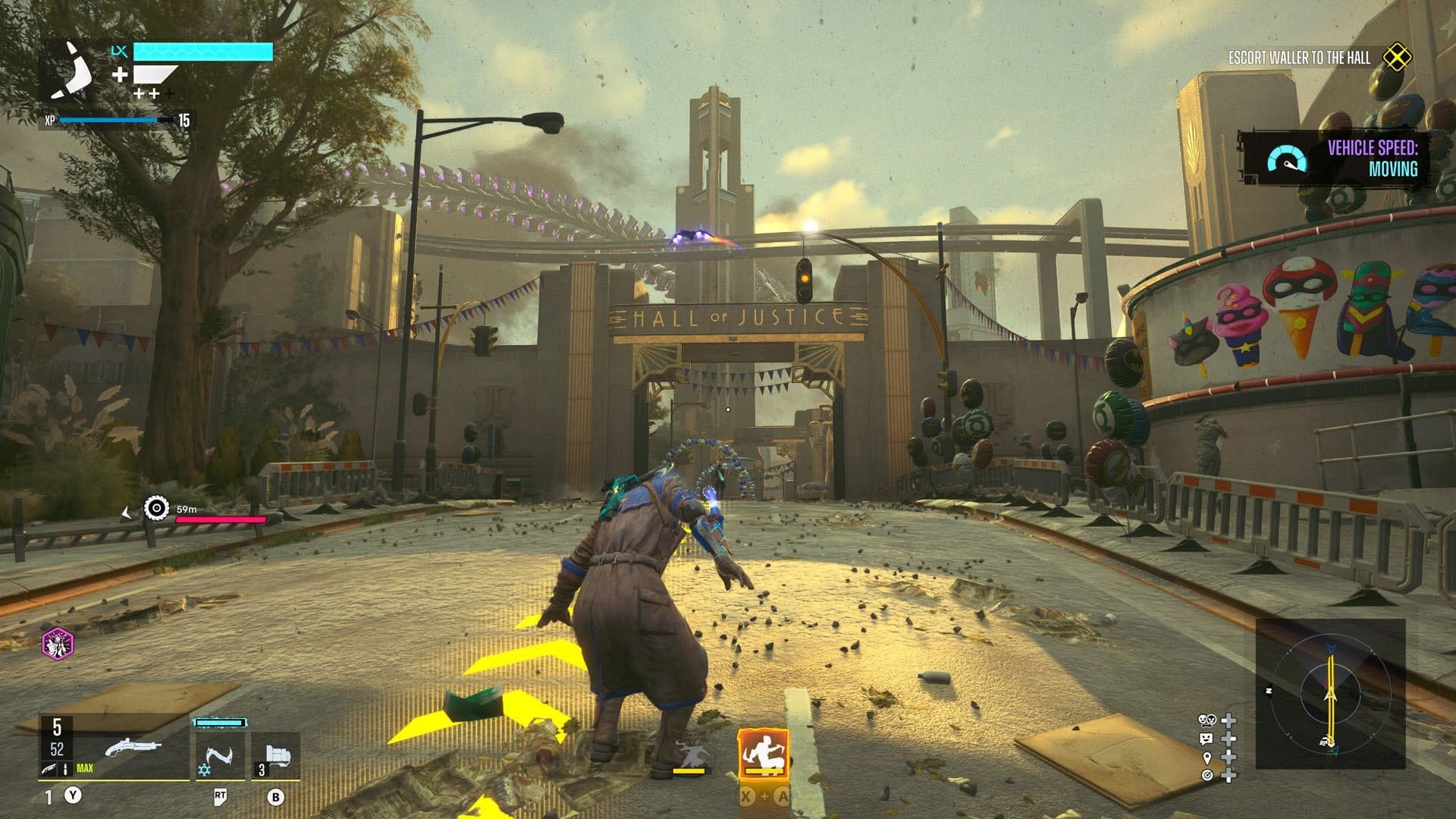Select the bullseye target quick-action icon
This screenshot has width=1456, height=819.
pyautogui.click(x=1207, y=775)
